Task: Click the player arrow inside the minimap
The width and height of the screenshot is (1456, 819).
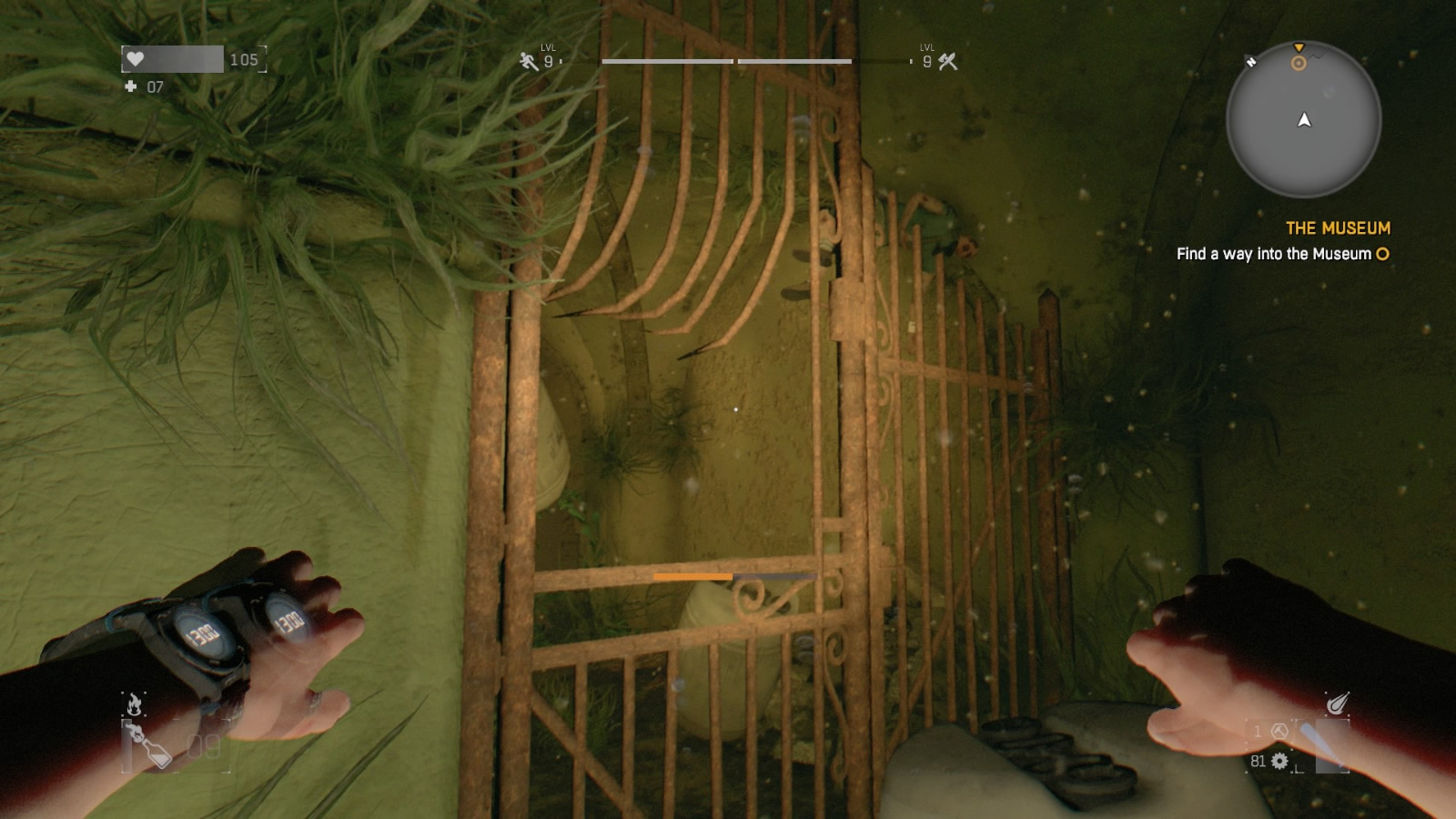Action: (1303, 119)
